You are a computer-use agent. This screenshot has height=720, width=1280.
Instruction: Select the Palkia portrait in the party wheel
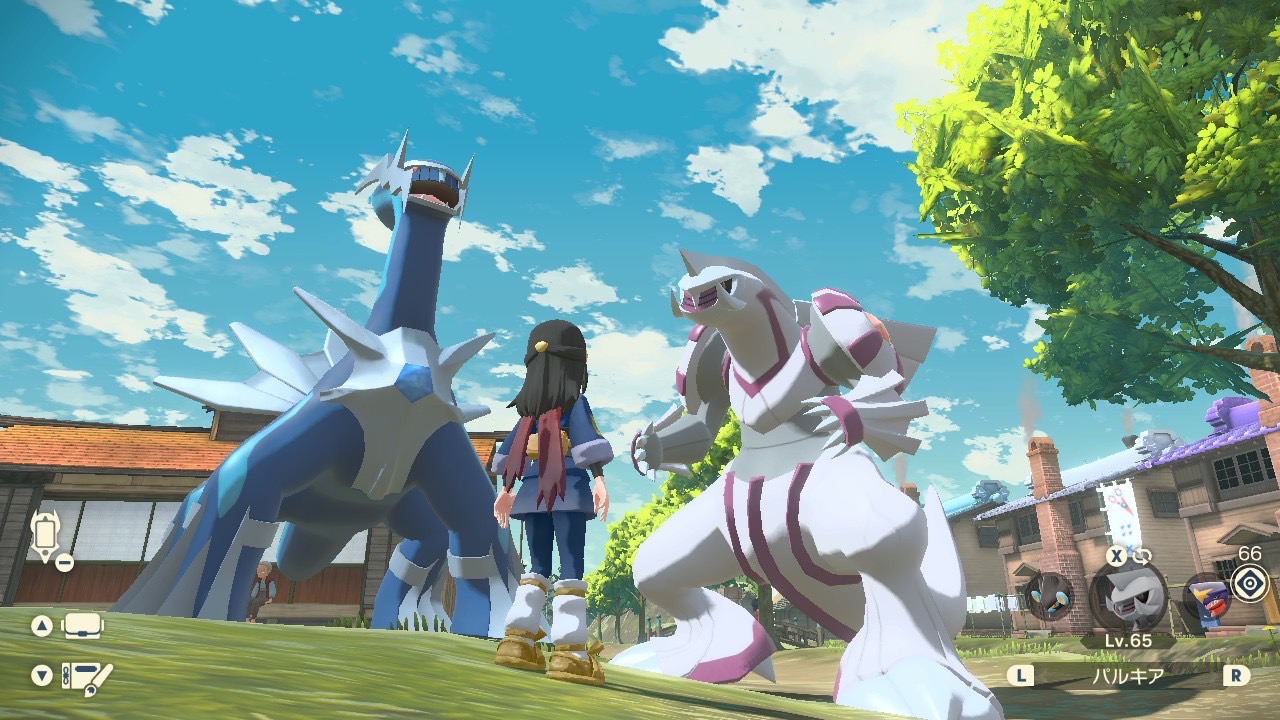coord(1128,598)
